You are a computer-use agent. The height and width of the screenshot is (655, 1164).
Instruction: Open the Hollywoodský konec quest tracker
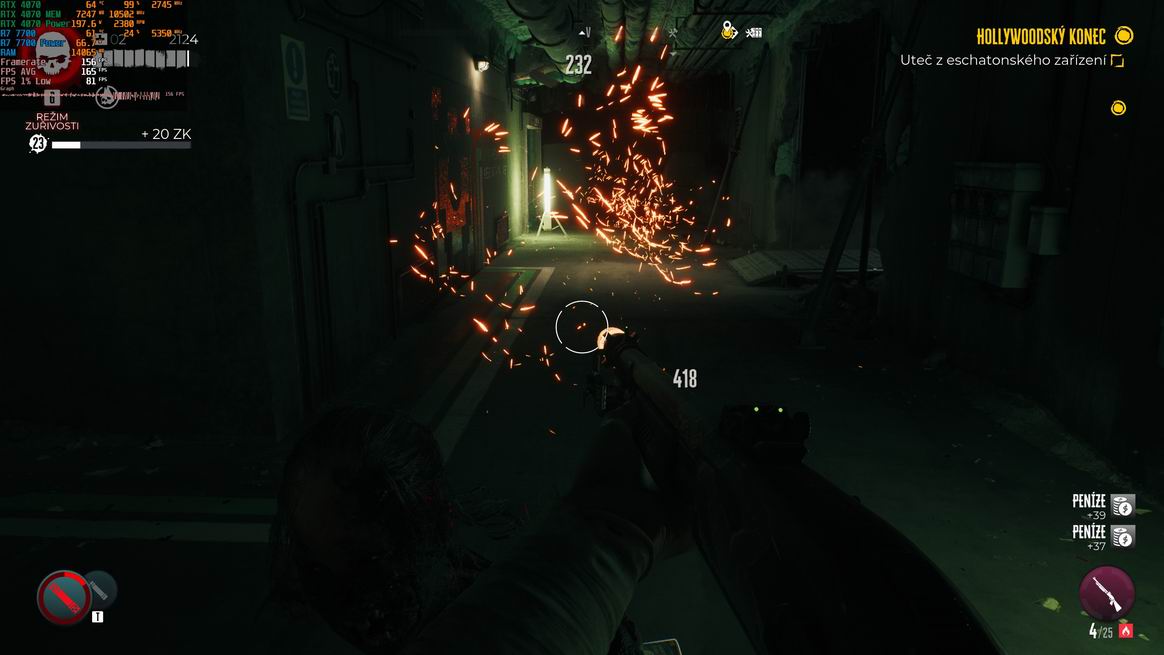(x=1041, y=37)
